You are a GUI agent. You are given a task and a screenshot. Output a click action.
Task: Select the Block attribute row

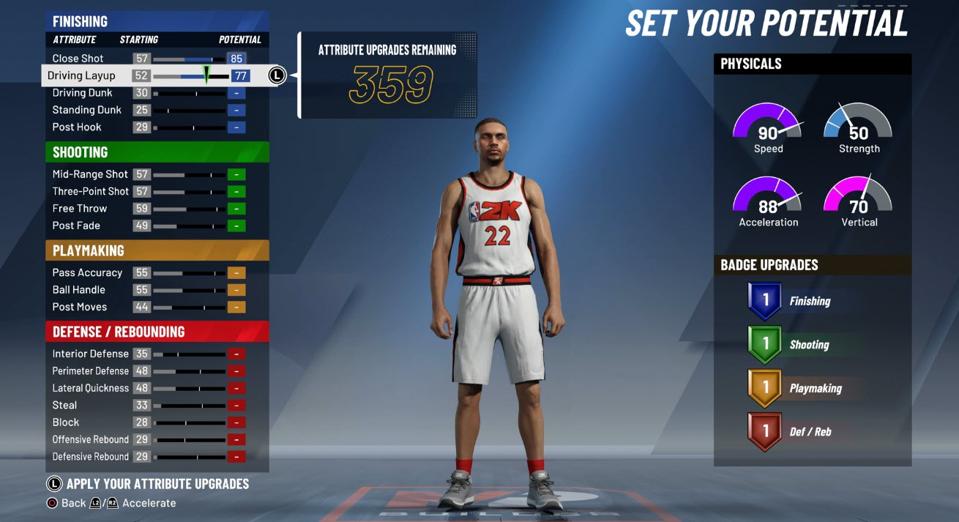(66, 422)
